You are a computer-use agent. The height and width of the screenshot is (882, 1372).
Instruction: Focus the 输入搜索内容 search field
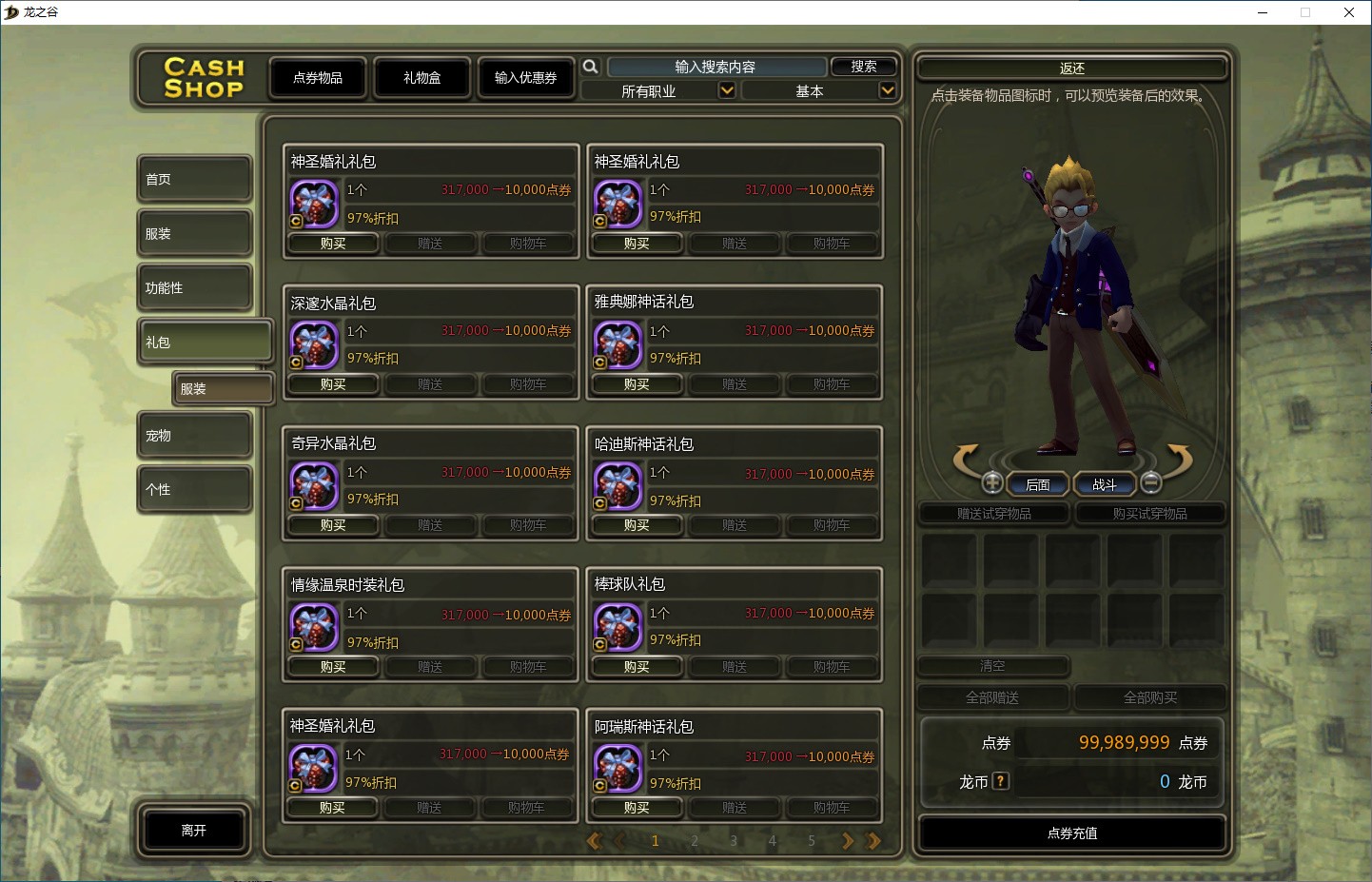[715, 67]
